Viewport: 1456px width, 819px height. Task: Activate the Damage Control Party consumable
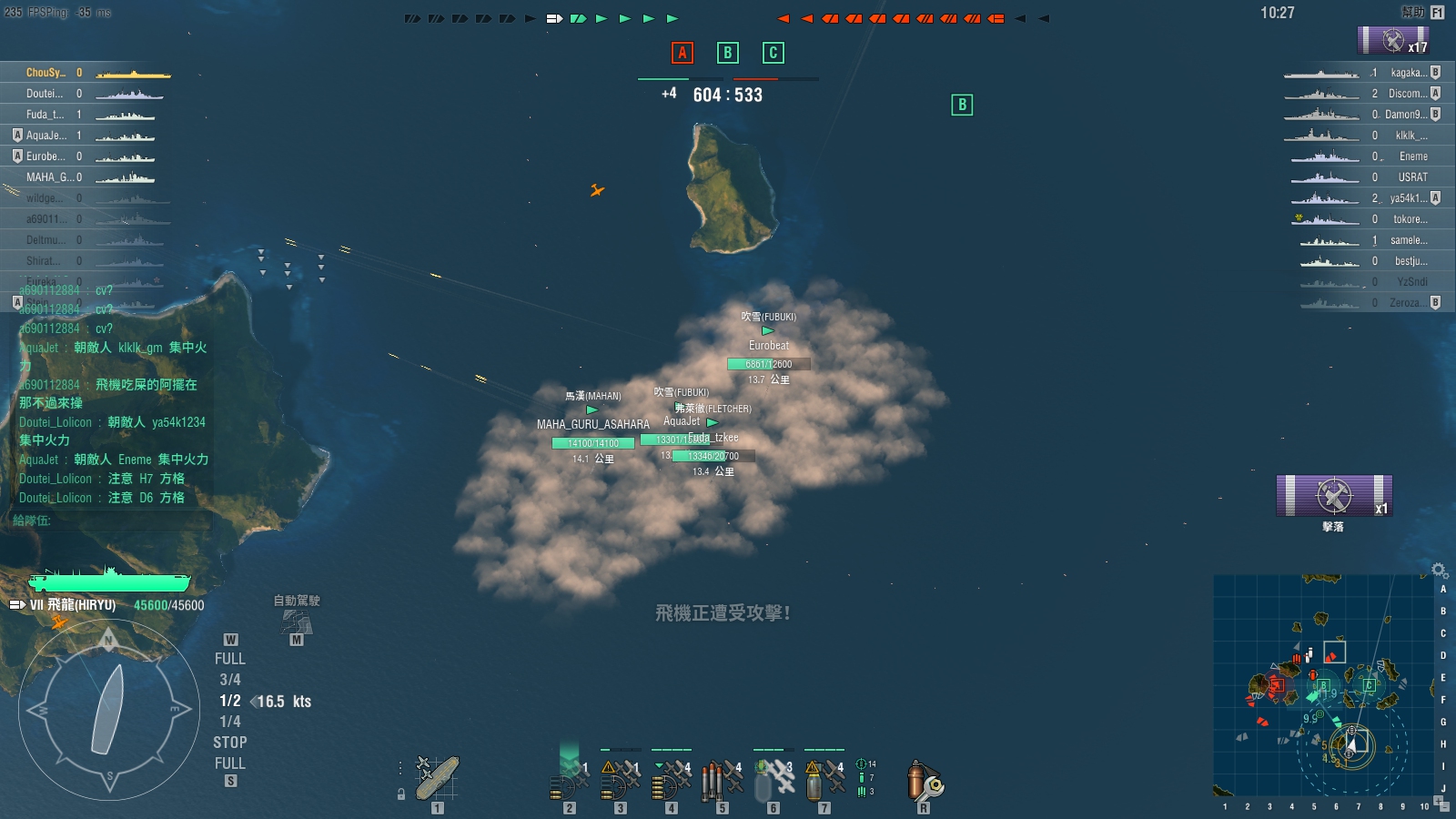[x=924, y=781]
